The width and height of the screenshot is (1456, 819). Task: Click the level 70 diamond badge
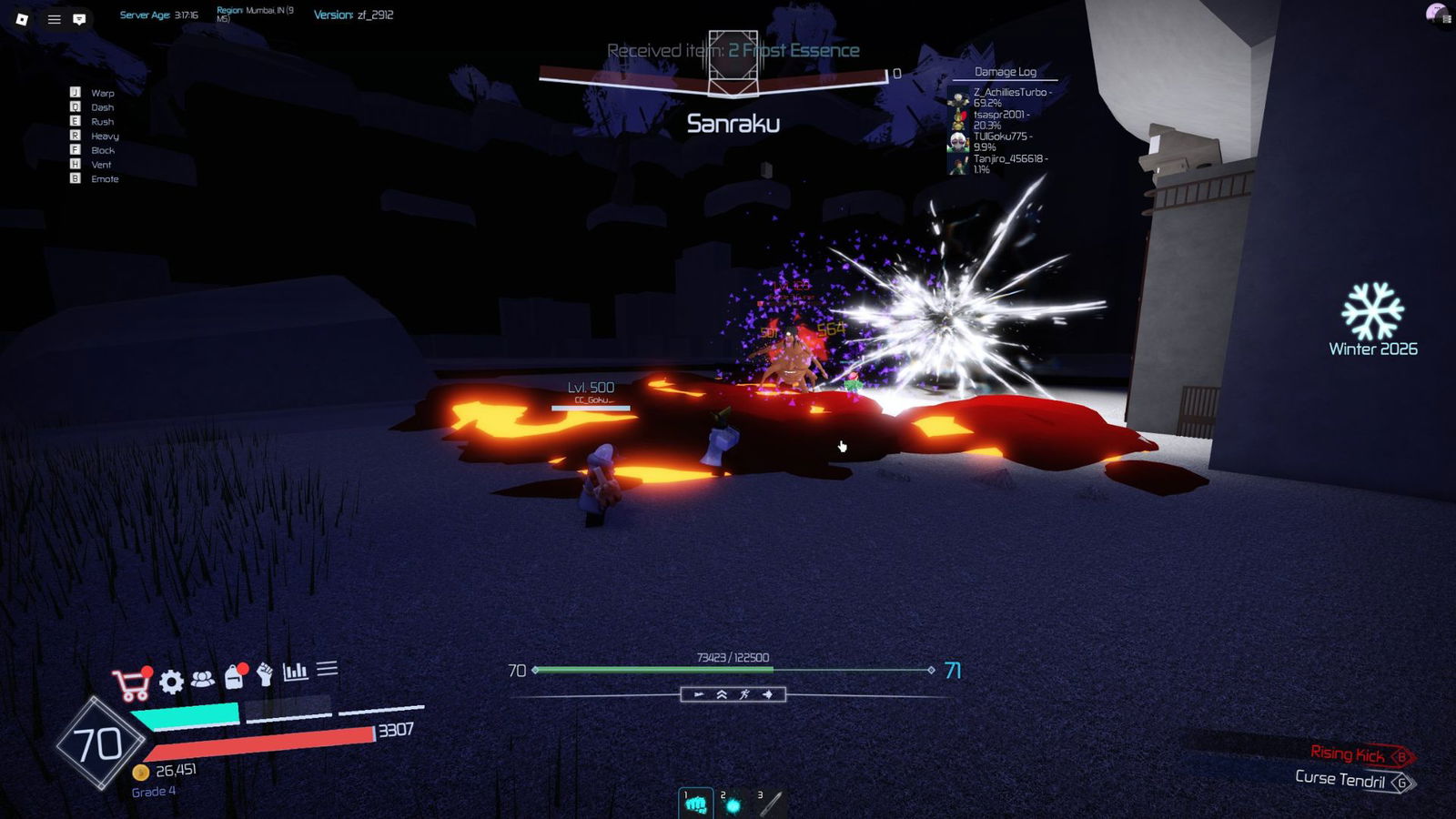(x=98, y=744)
